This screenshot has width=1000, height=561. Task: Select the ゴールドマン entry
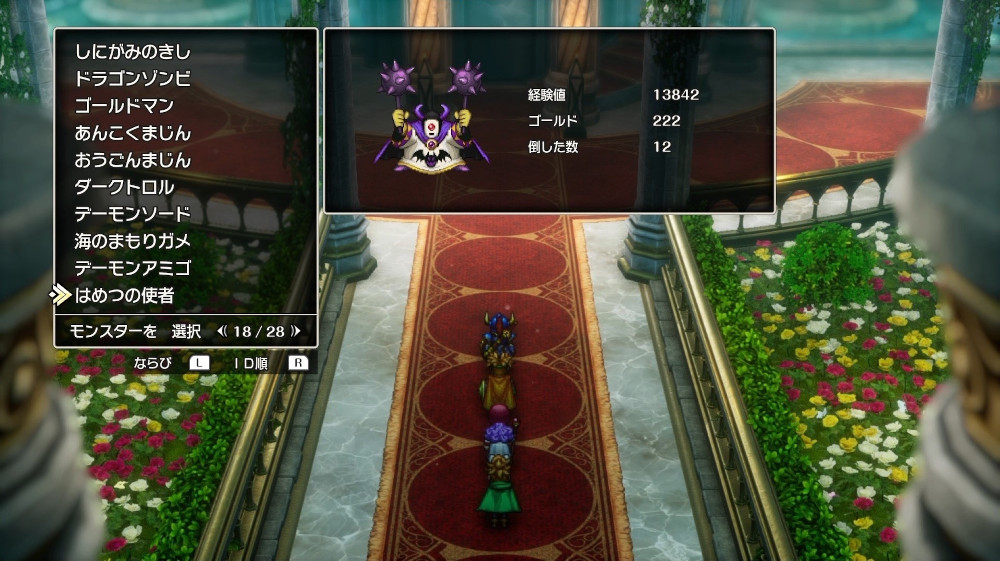(124, 106)
